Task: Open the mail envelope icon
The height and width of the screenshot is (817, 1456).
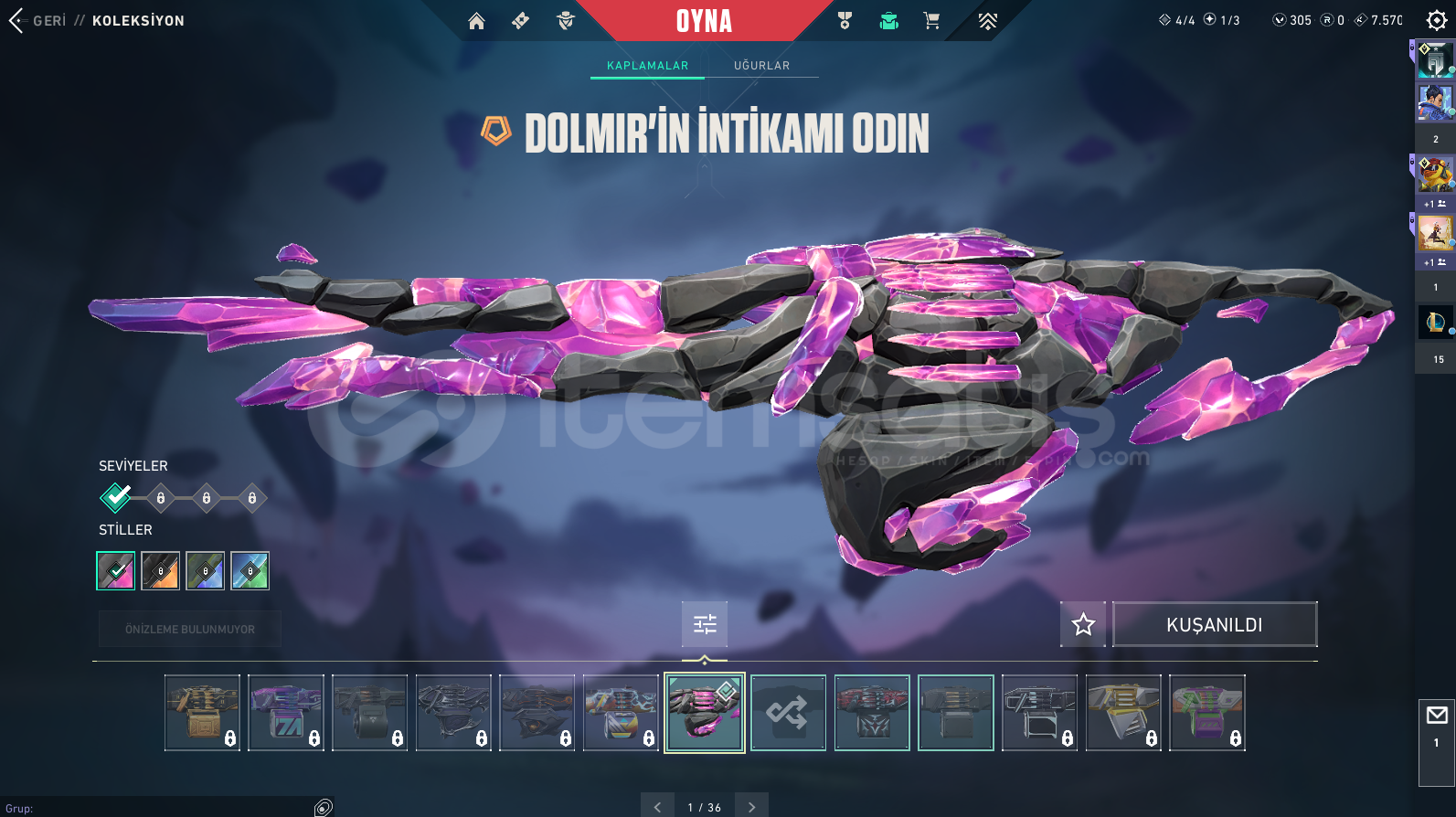Action: 1436,716
